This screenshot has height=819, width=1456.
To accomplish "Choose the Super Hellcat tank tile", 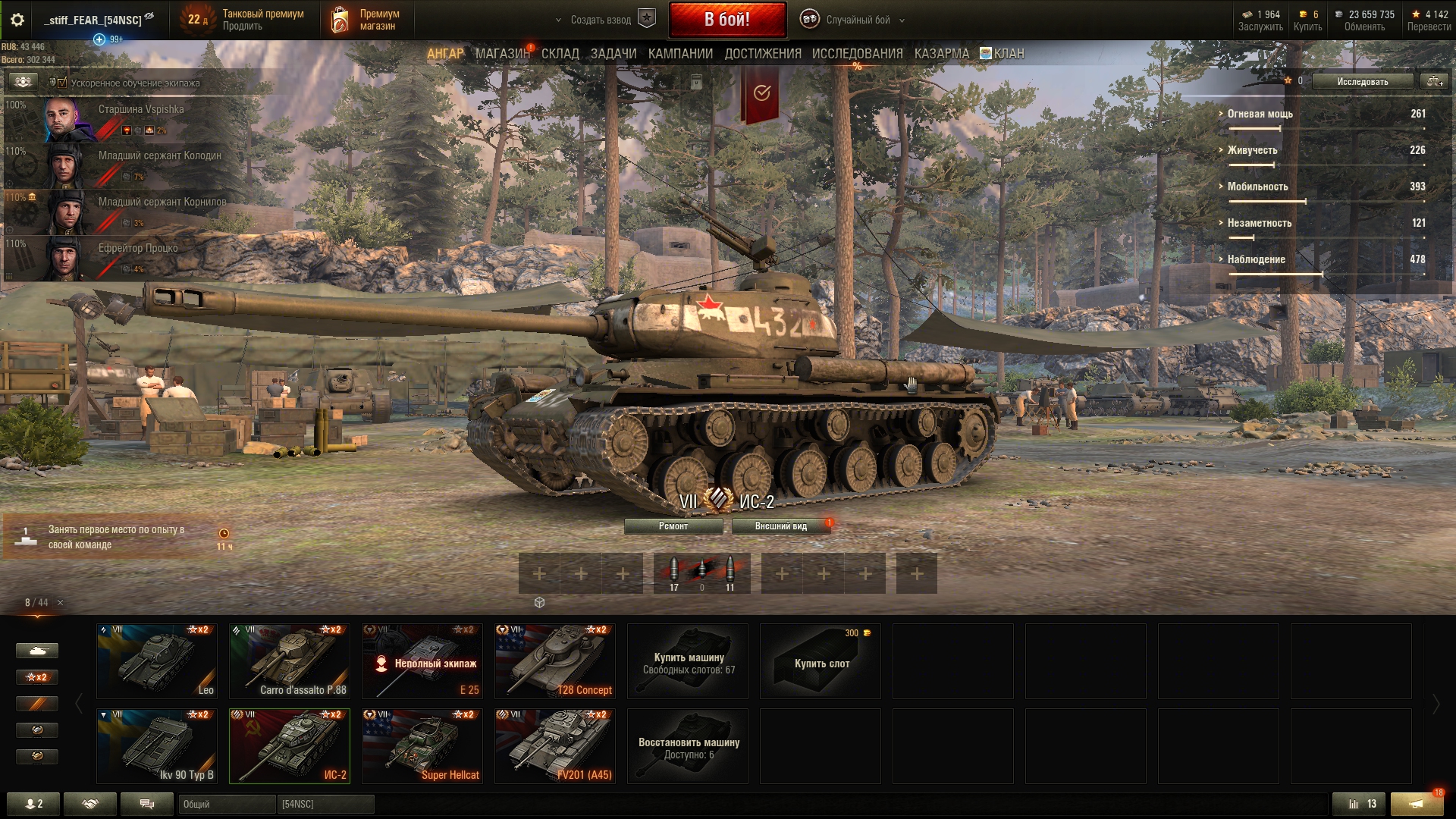I will (422, 746).
